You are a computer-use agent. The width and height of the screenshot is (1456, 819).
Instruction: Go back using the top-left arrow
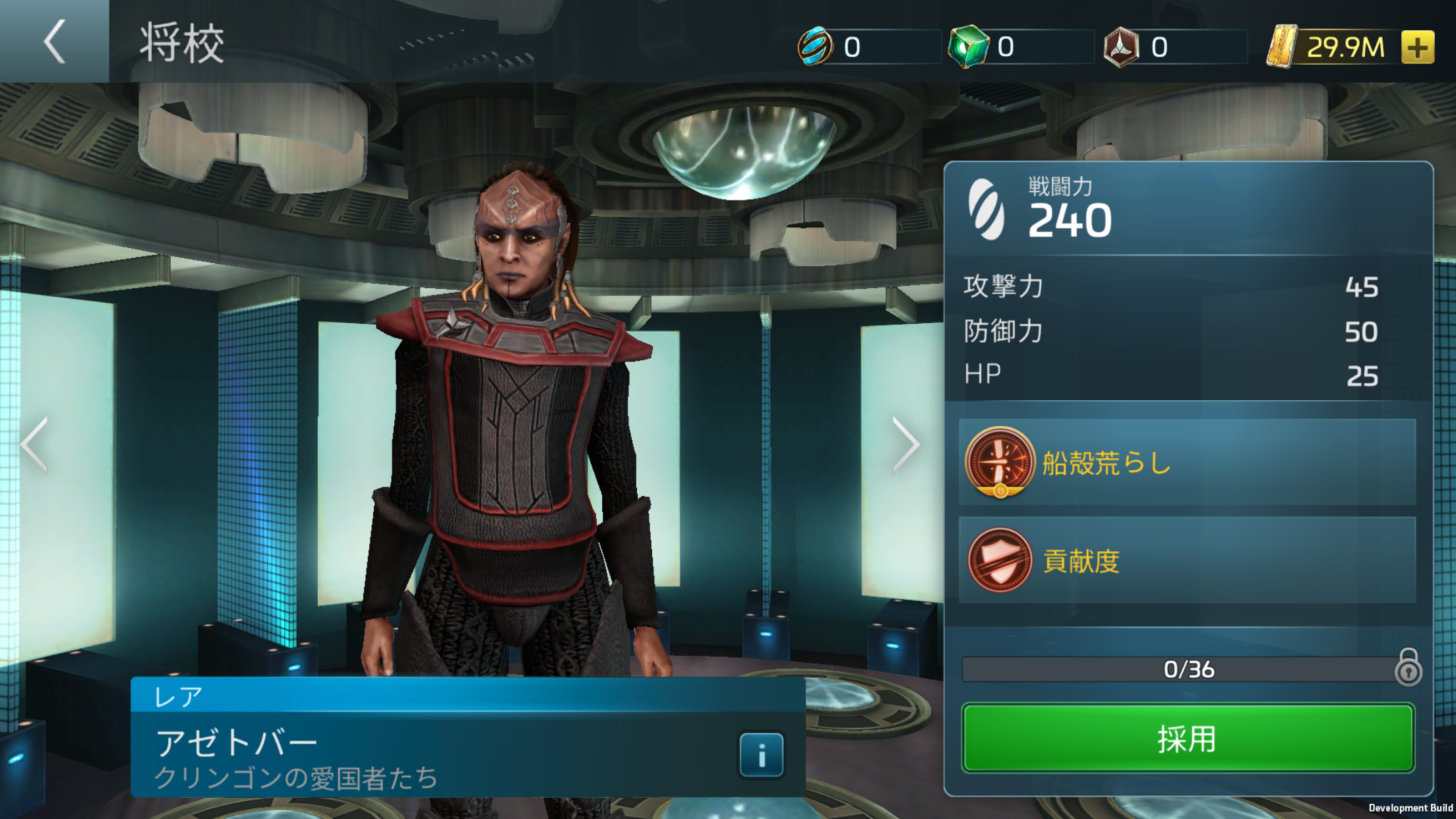click(54, 42)
